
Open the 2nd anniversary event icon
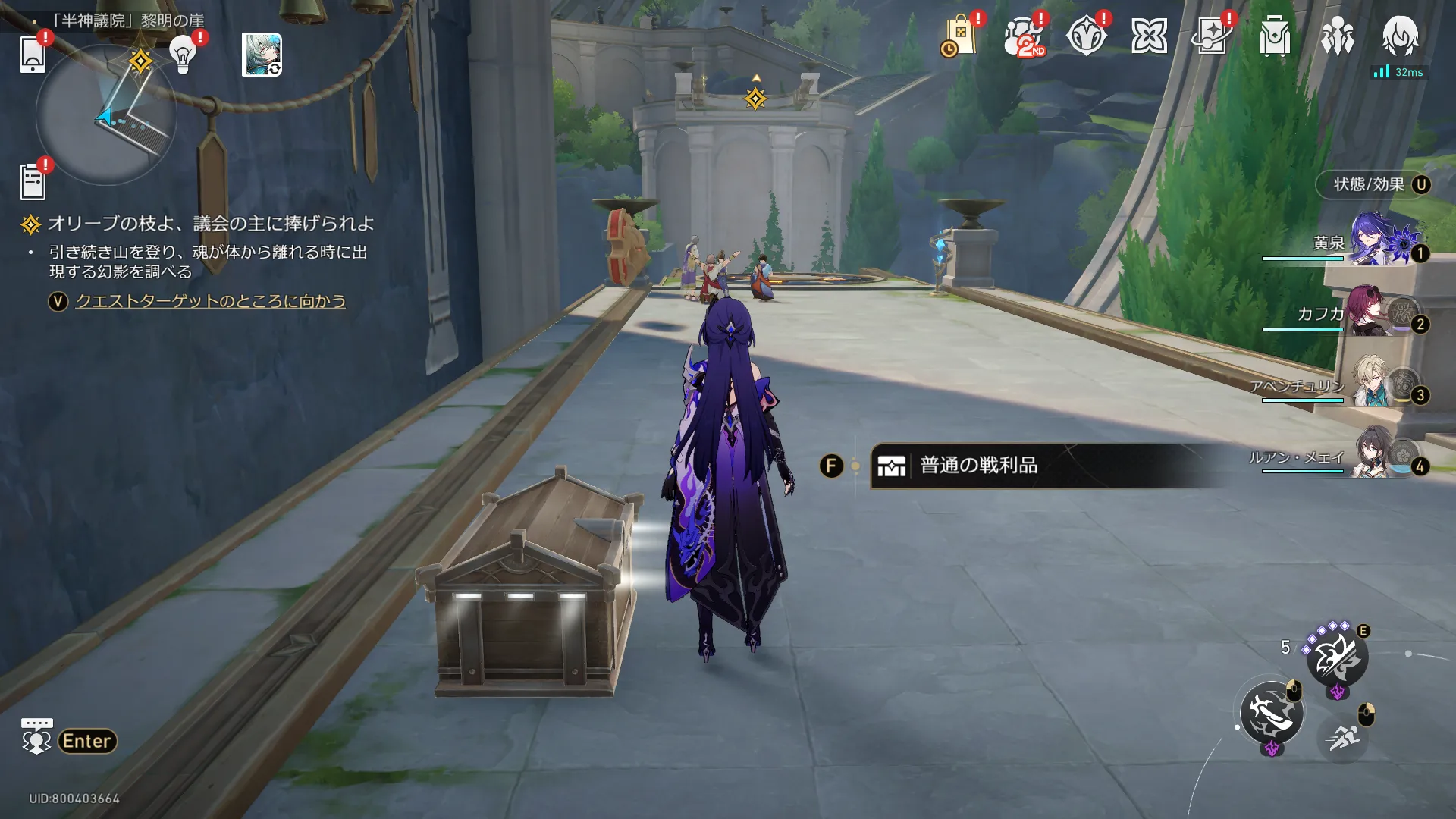click(1023, 36)
